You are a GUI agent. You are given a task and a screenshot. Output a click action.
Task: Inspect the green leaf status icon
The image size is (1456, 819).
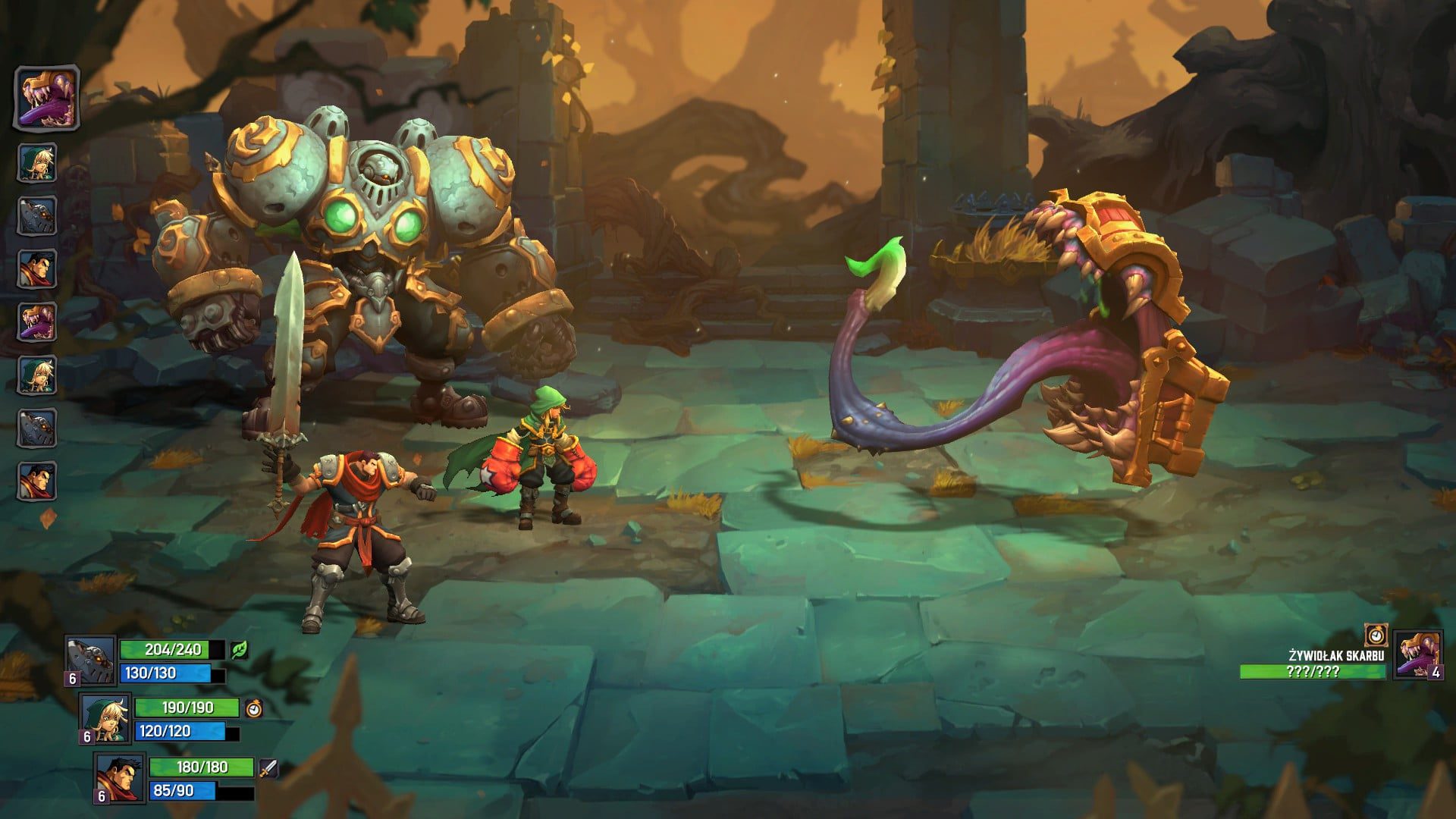click(x=240, y=650)
